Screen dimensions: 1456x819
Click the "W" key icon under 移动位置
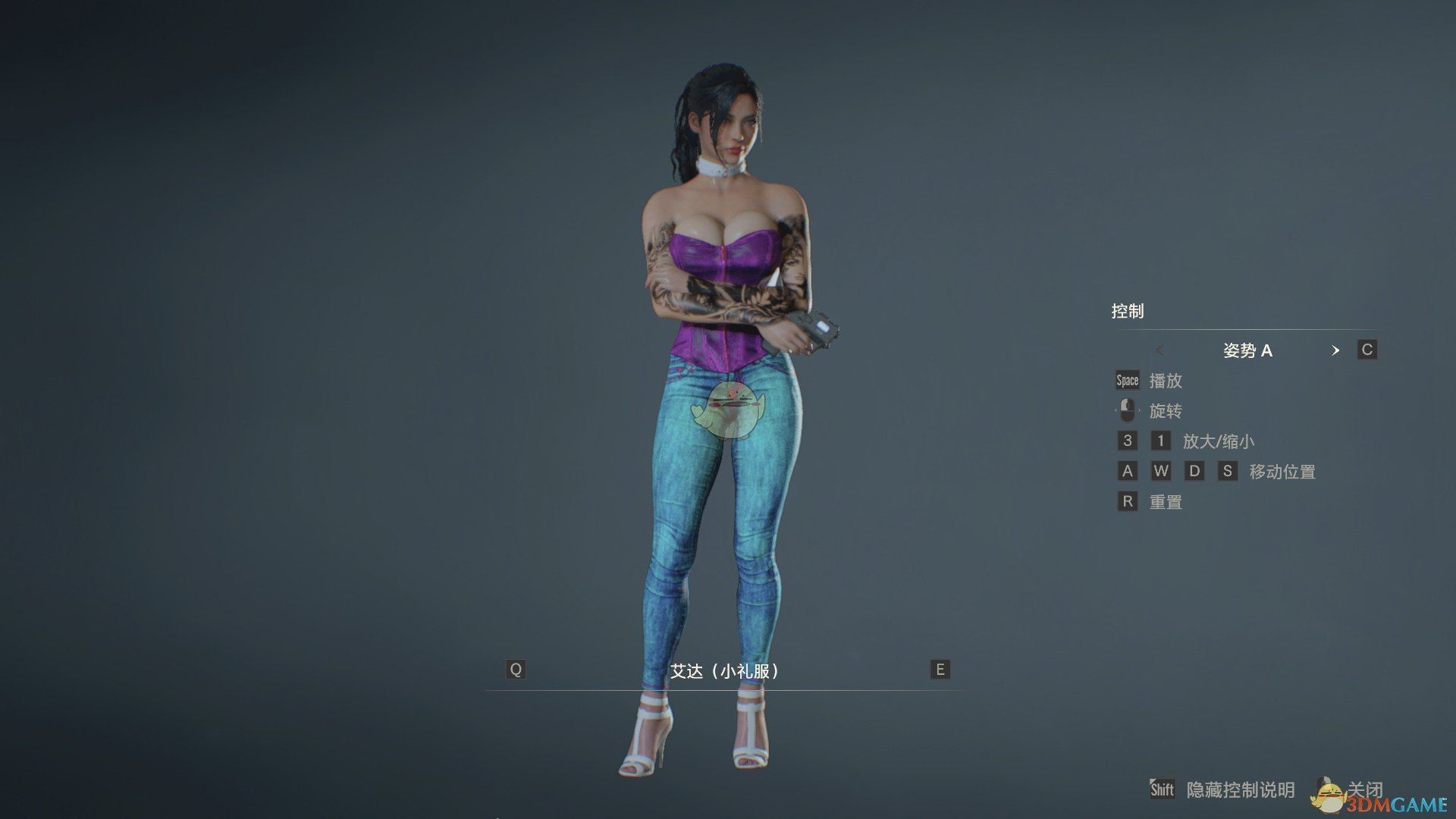(1161, 471)
